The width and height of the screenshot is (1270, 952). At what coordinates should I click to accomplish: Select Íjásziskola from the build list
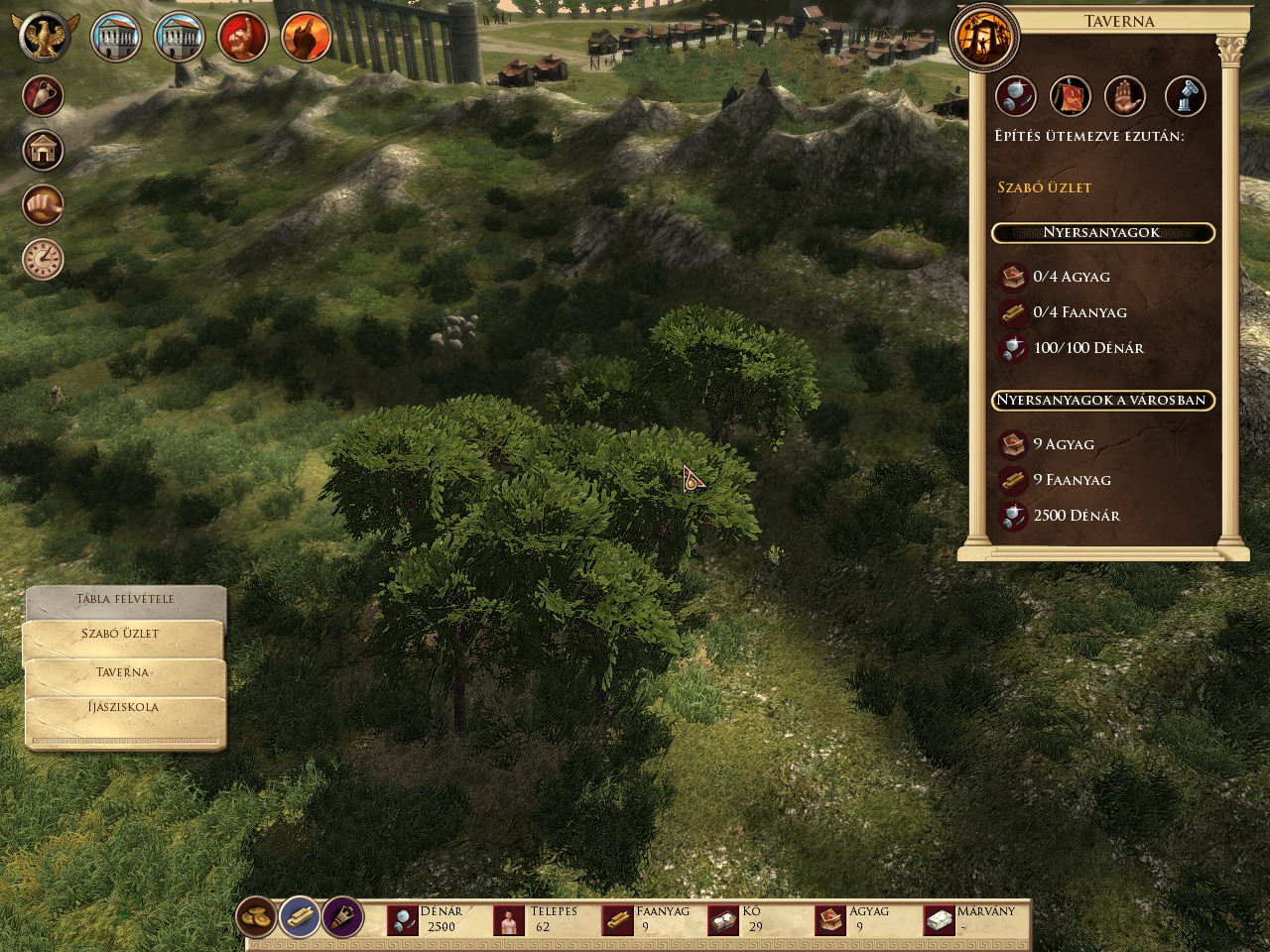pyautogui.click(x=123, y=707)
